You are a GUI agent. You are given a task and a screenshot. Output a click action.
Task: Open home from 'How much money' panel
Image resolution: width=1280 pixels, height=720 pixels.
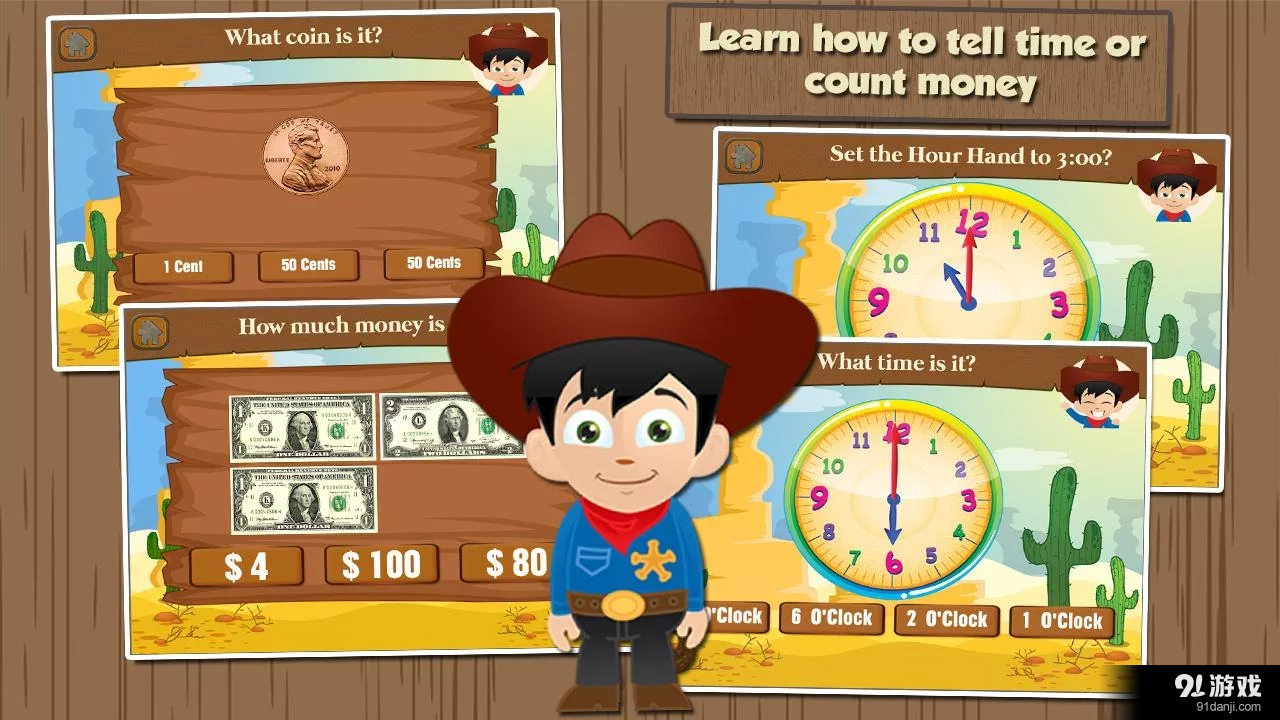150,332
